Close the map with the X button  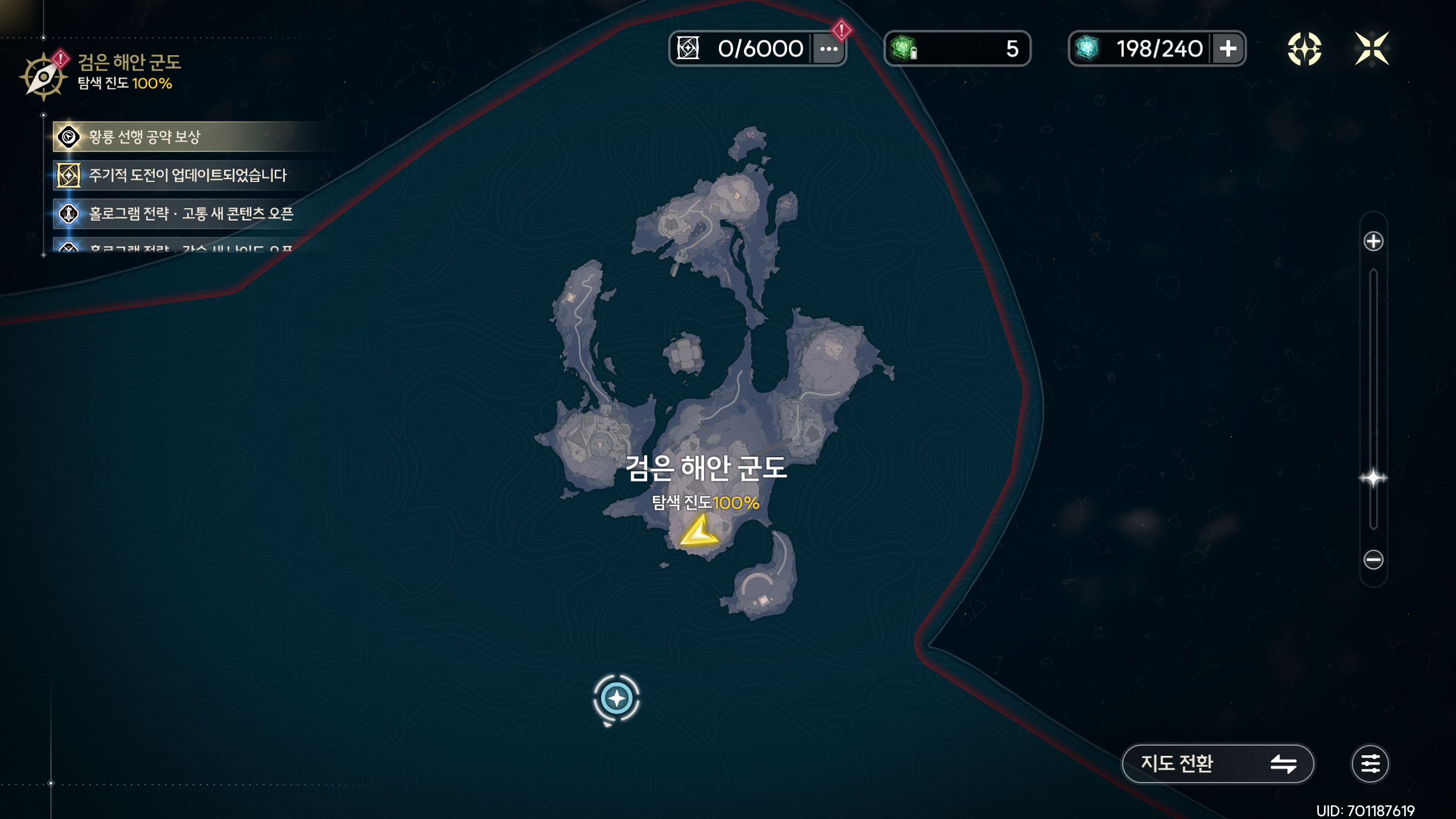[1372, 49]
